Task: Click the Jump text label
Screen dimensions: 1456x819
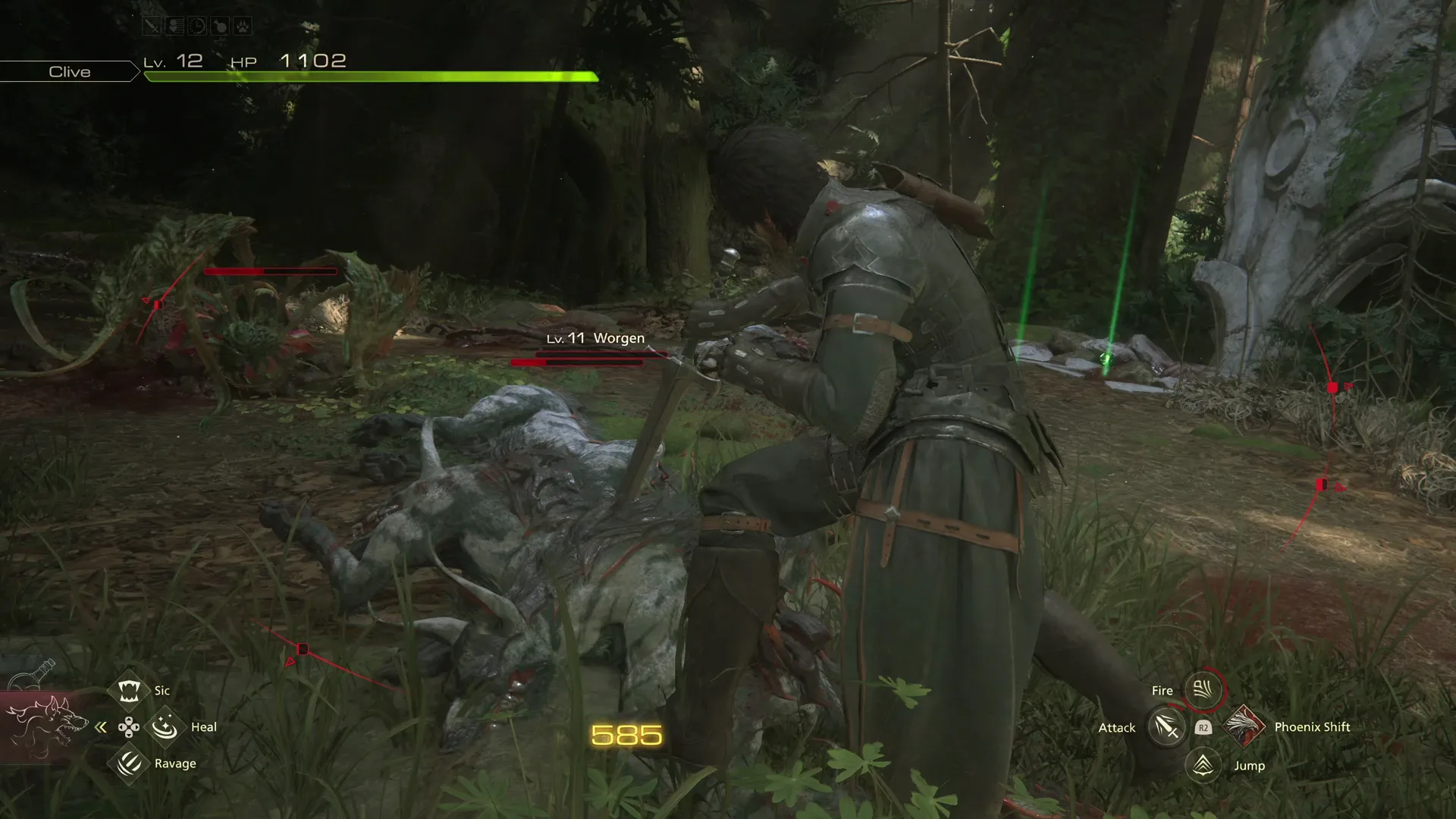Action: coord(1251,765)
